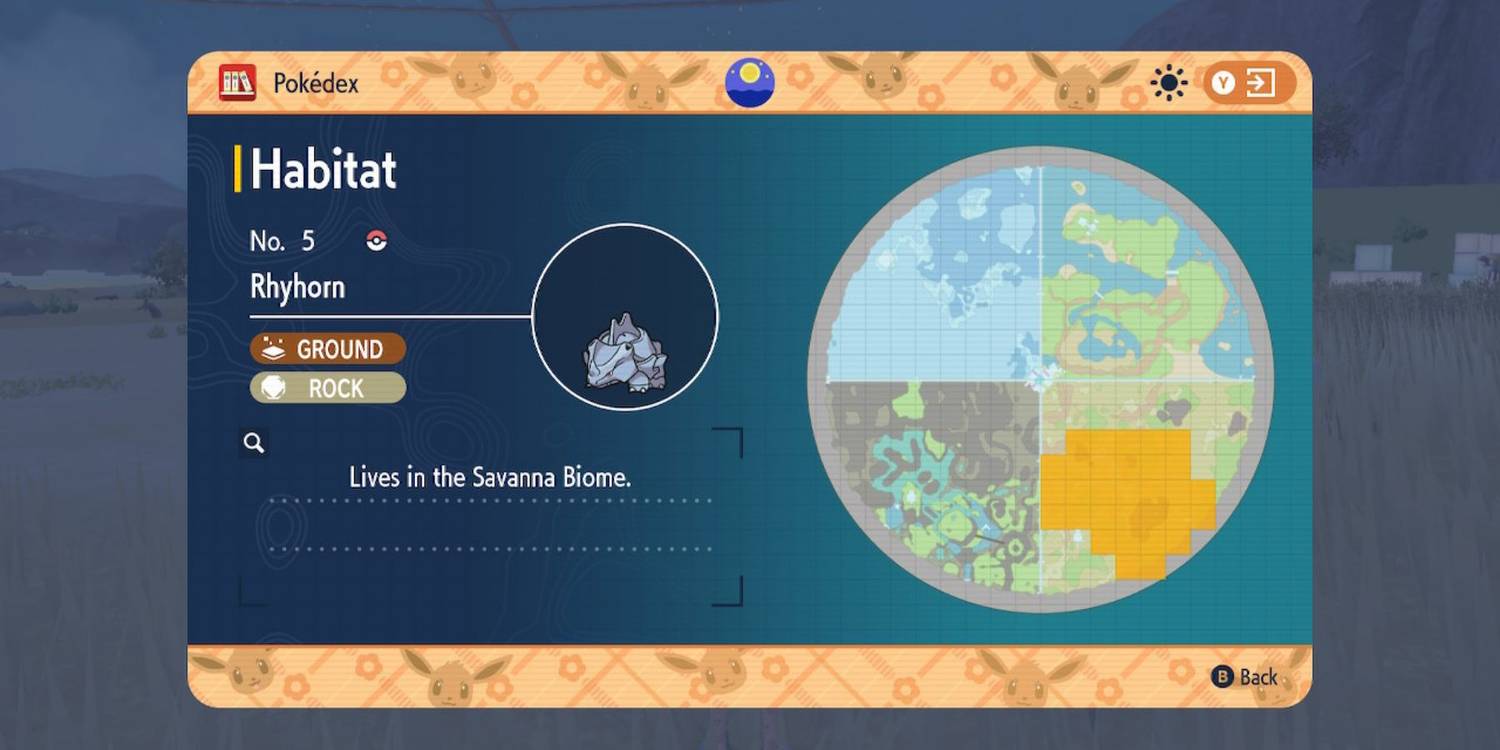This screenshot has width=1500, height=750.
Task: Click Rhyhorn's name text
Action: [x=296, y=286]
